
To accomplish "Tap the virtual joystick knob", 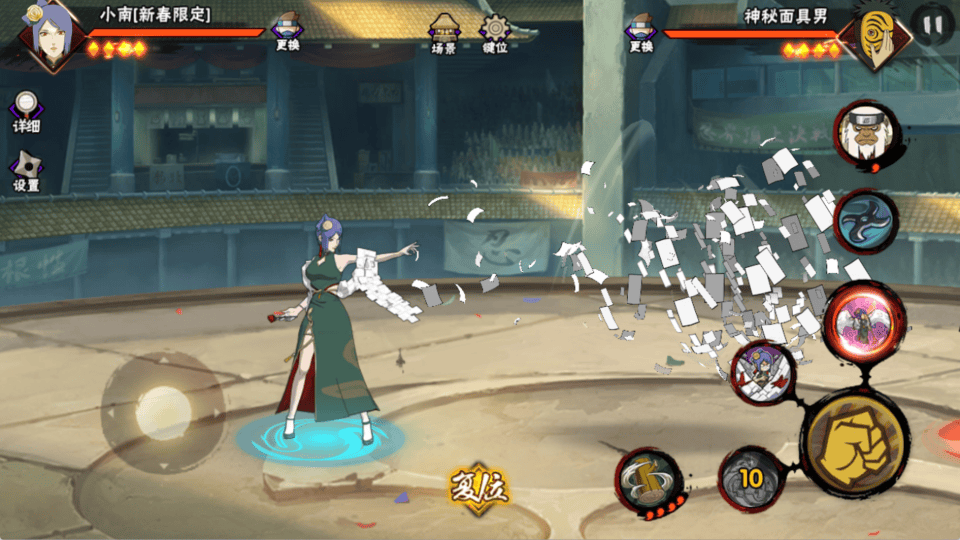I will pos(163,411).
